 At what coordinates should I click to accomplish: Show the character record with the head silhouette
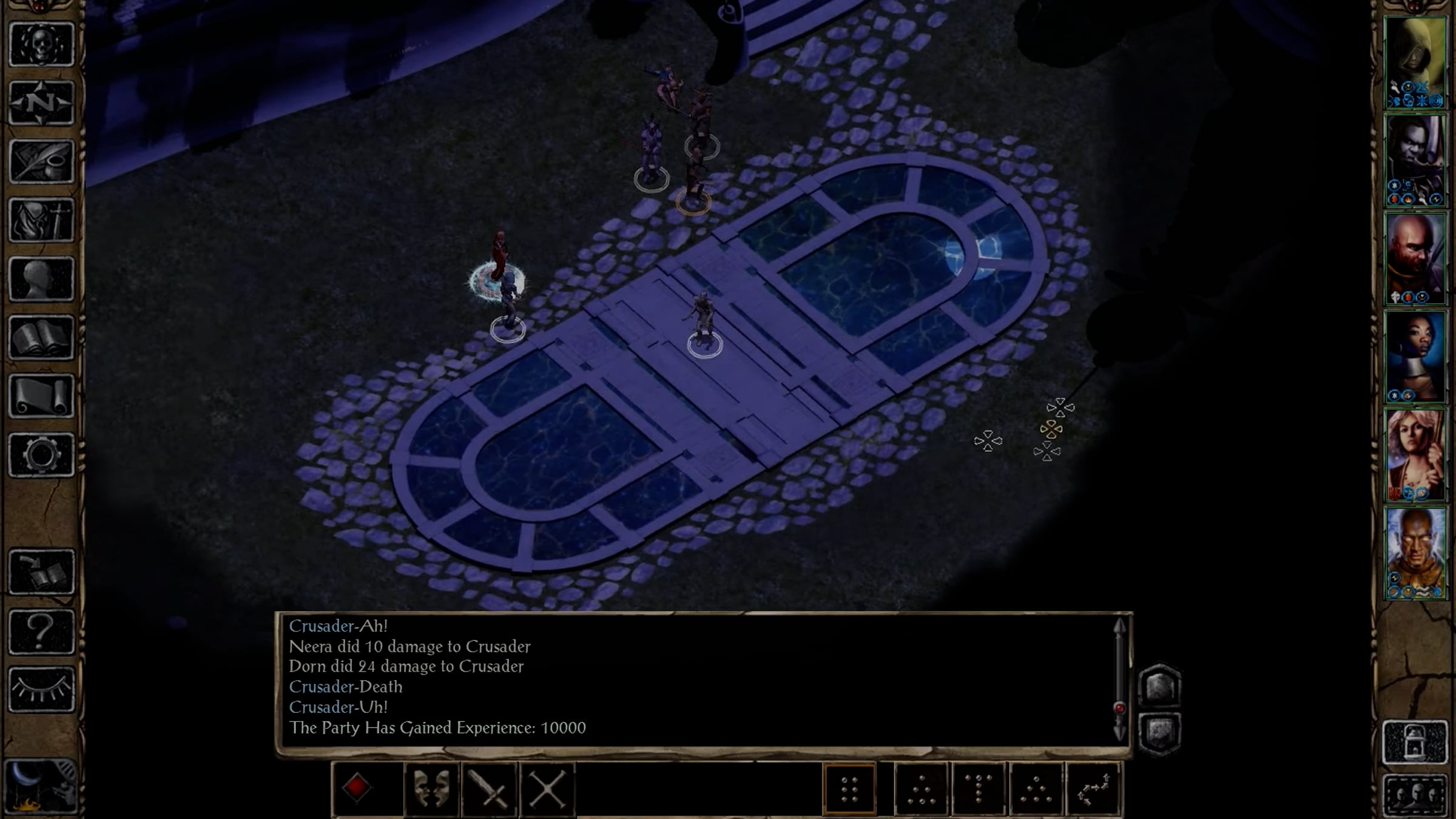(41, 278)
